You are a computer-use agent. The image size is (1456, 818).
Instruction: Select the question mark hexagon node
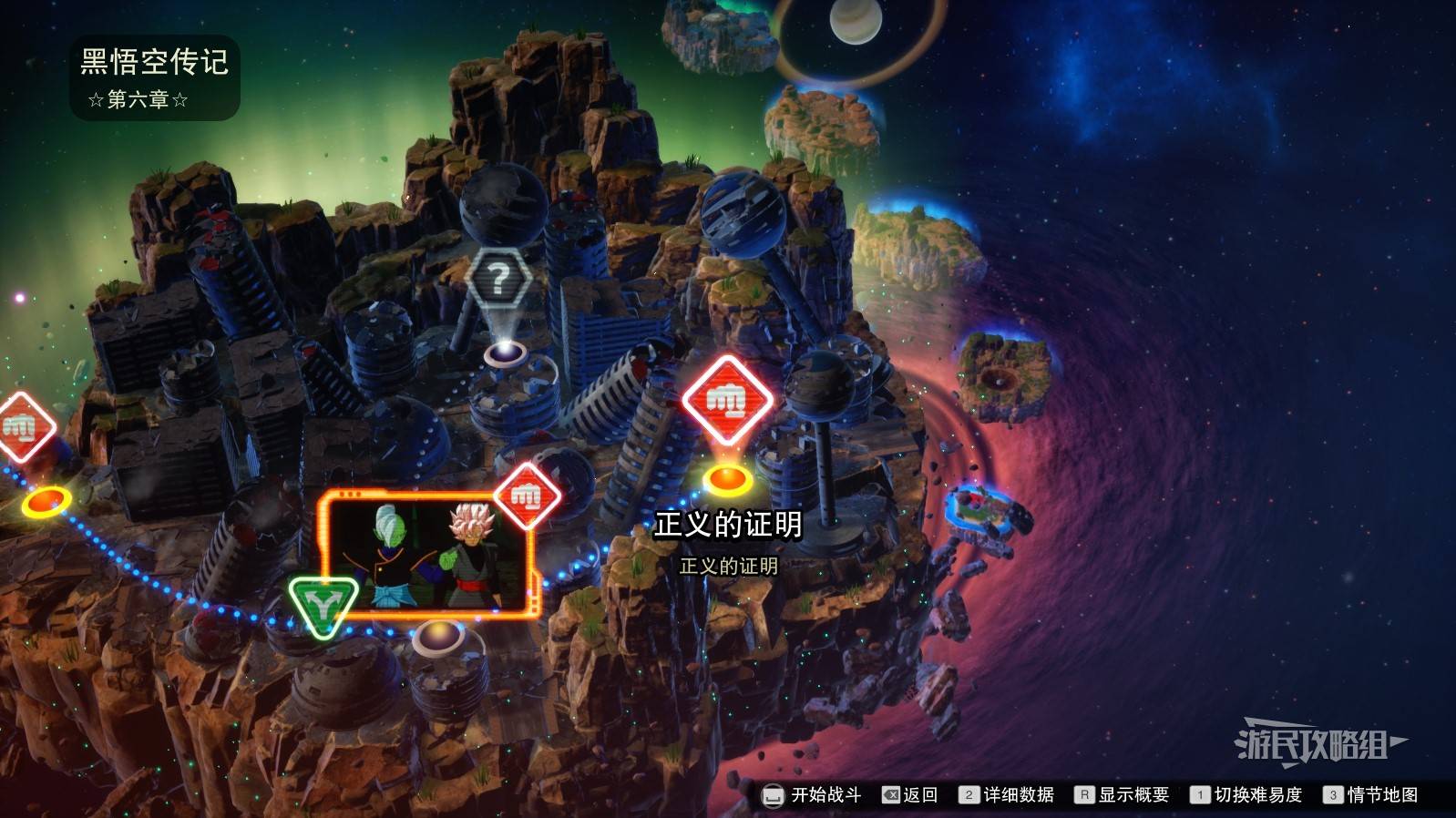click(x=498, y=279)
